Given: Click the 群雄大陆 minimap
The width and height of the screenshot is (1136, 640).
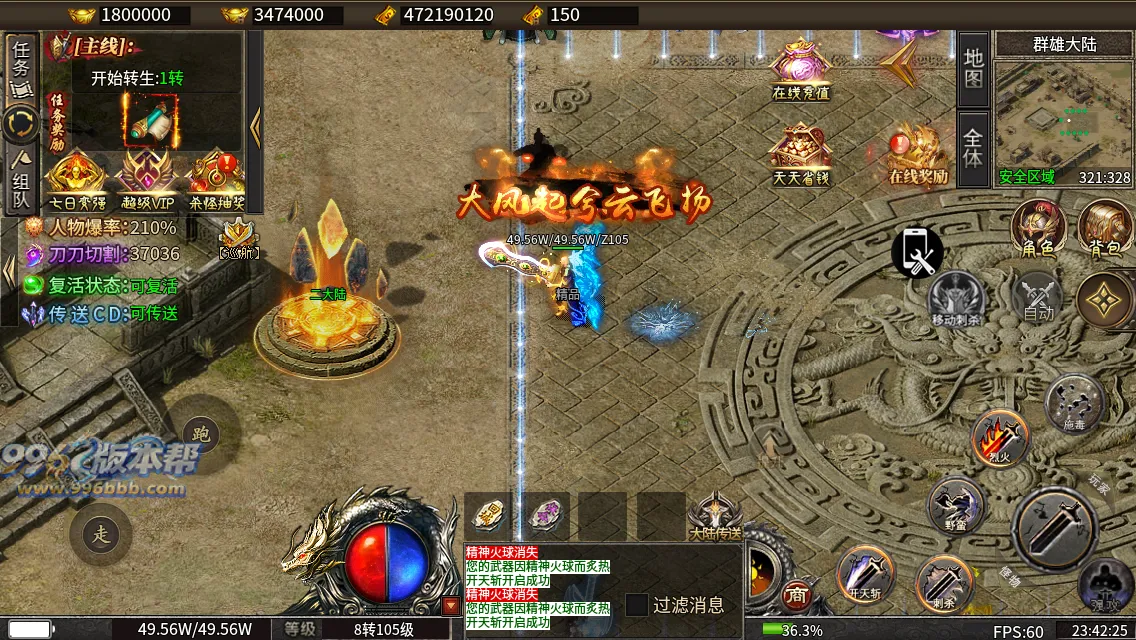Looking at the screenshot, I should [1064, 113].
